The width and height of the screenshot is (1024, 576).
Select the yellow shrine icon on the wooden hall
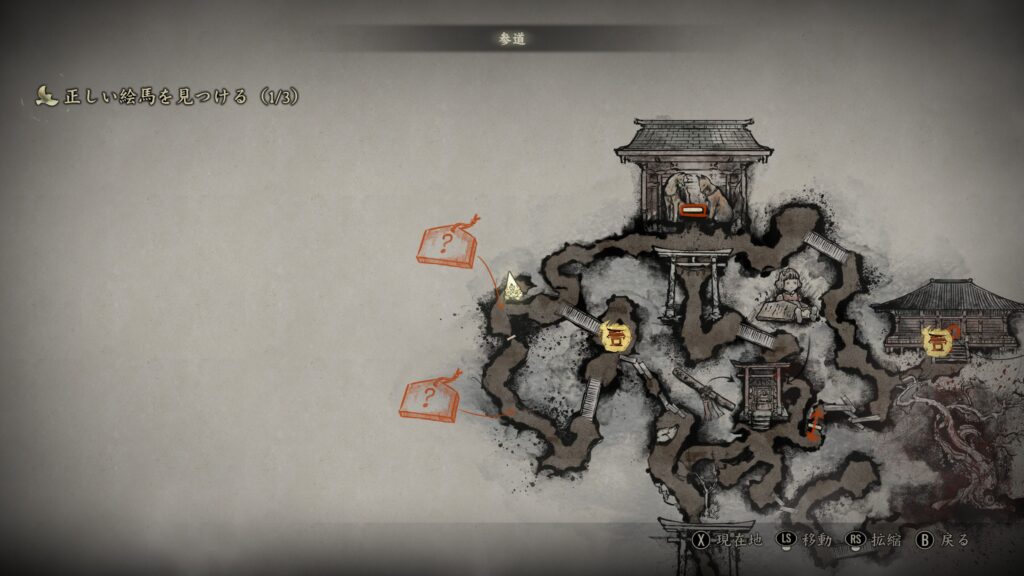click(937, 340)
